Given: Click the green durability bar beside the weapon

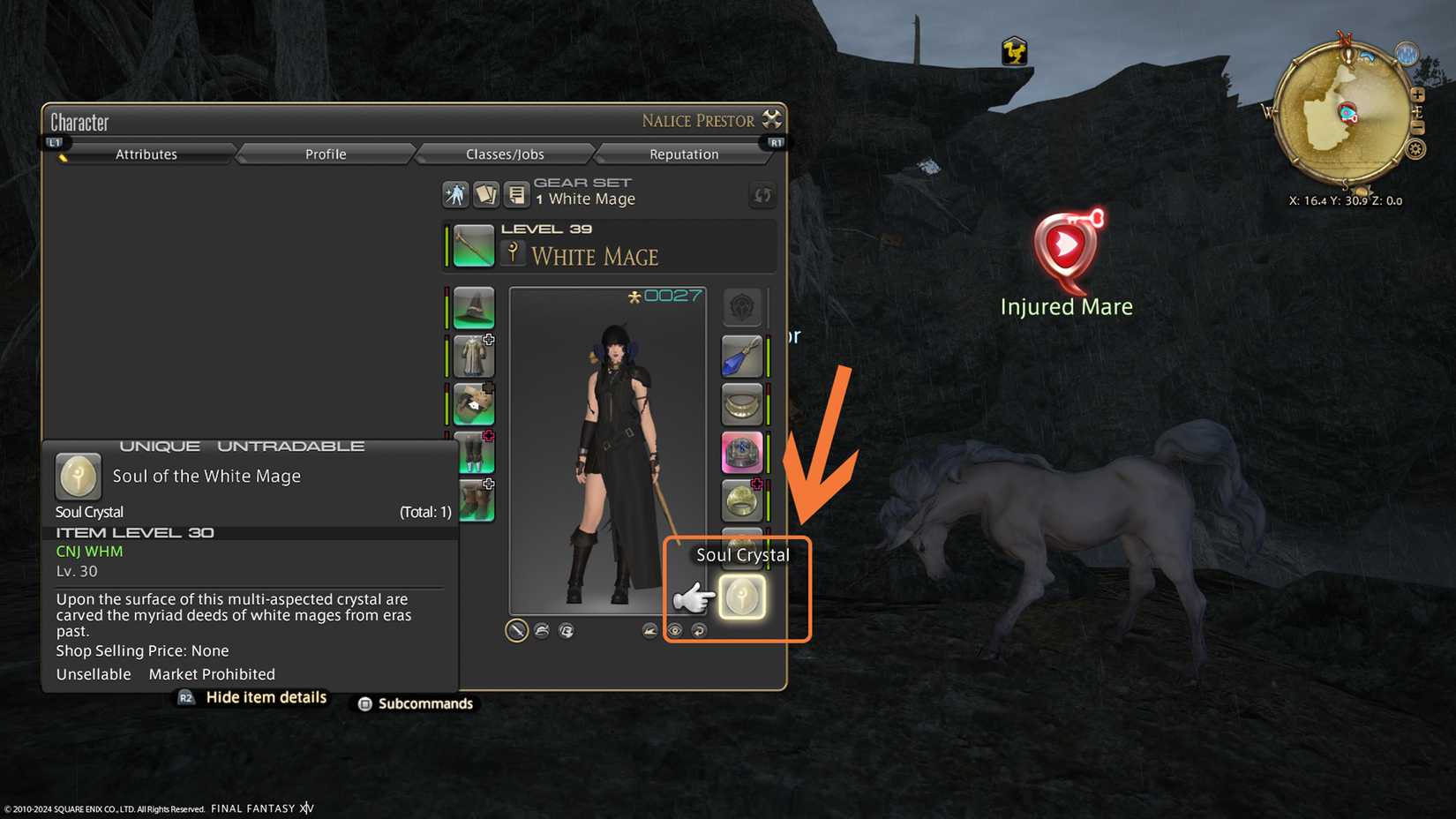Looking at the screenshot, I should point(447,247).
